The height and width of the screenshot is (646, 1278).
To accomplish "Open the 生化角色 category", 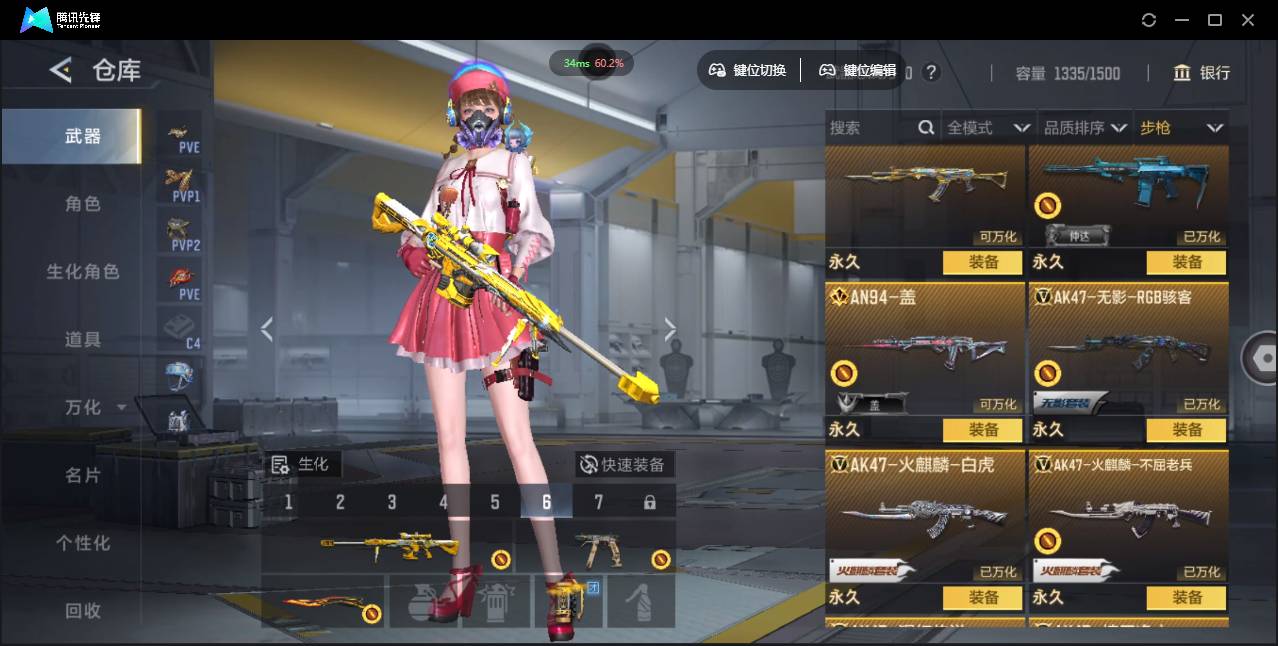I will [83, 272].
